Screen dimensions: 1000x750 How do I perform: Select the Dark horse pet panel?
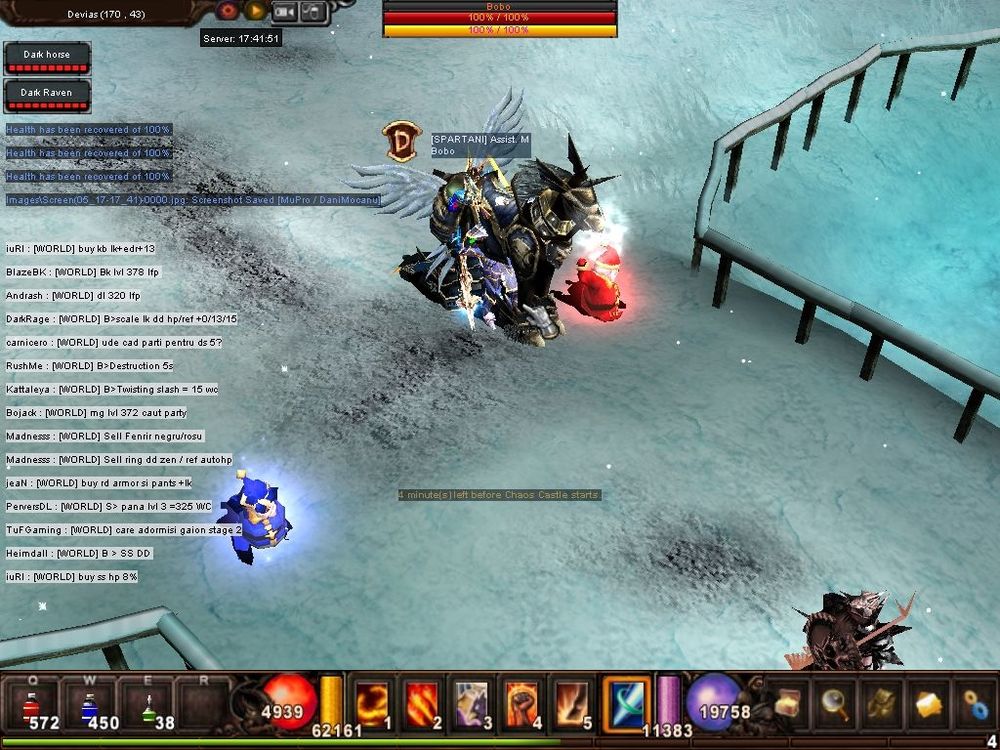click(x=47, y=59)
